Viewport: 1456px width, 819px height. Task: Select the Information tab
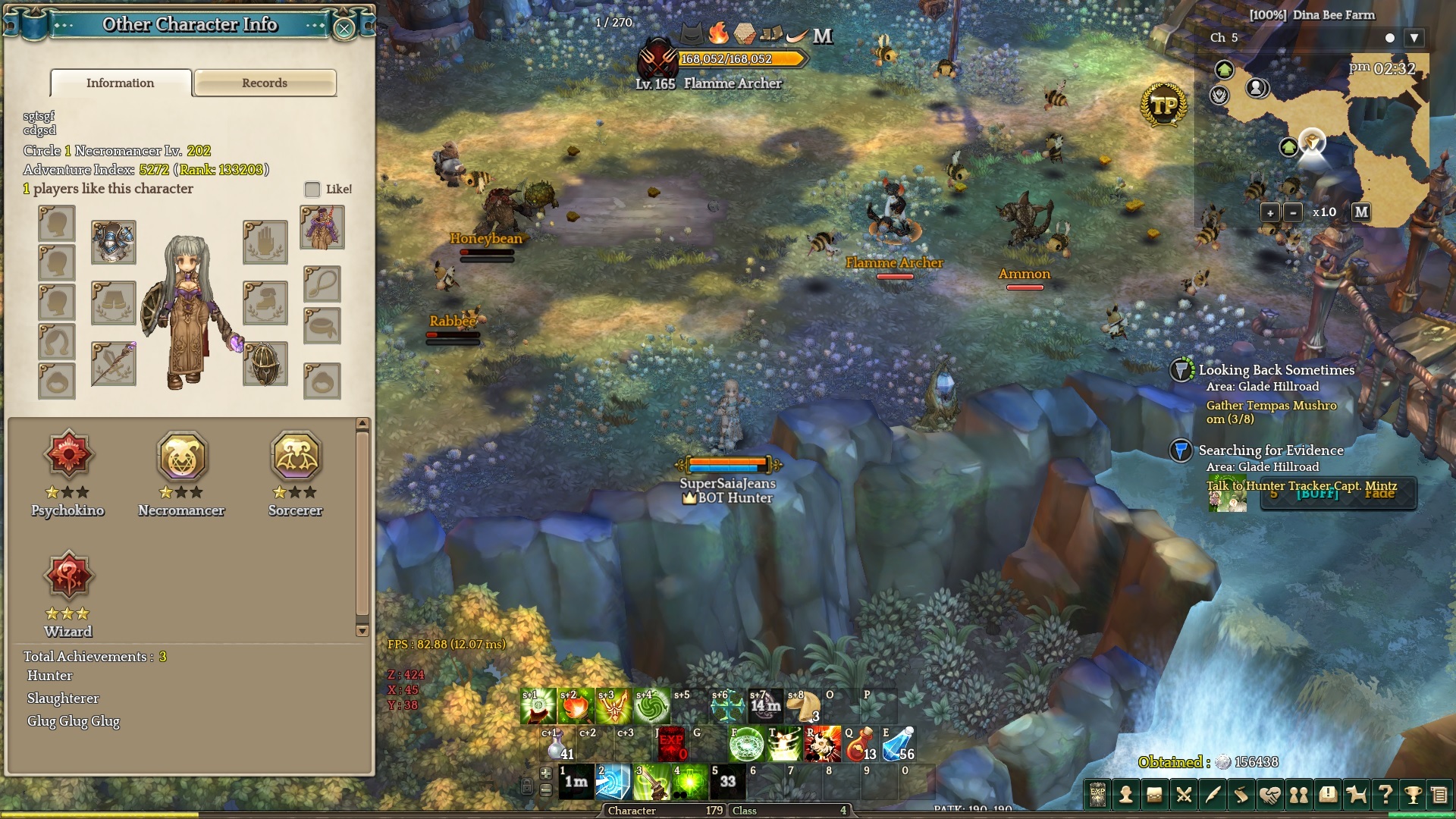121,83
